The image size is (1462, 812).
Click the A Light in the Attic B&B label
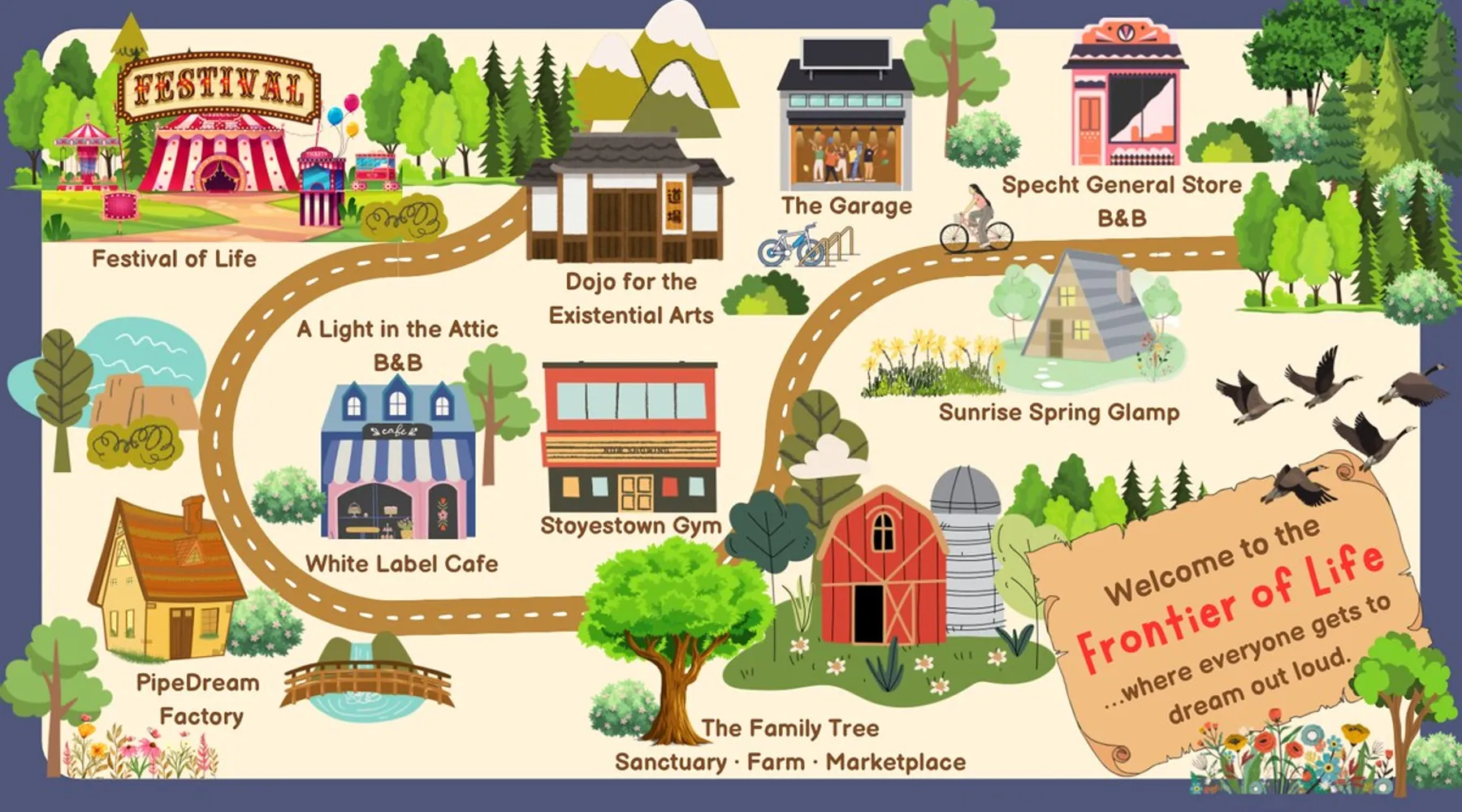coord(397,345)
